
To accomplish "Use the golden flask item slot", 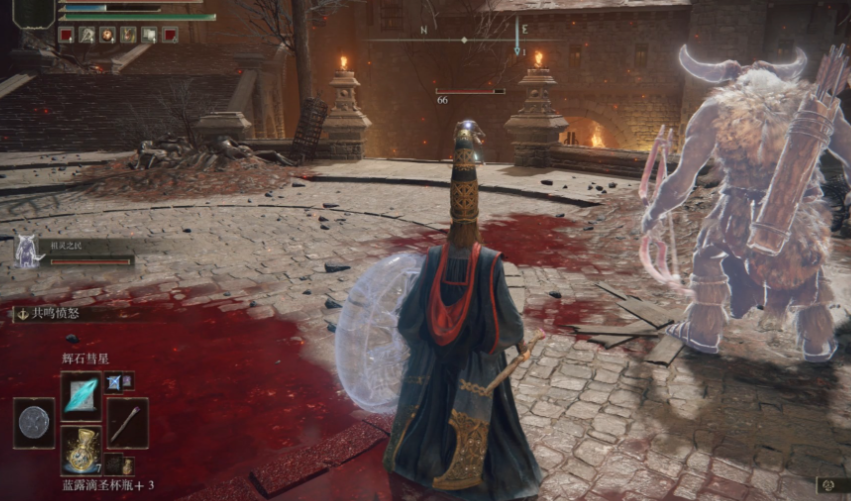I will 80,450.
